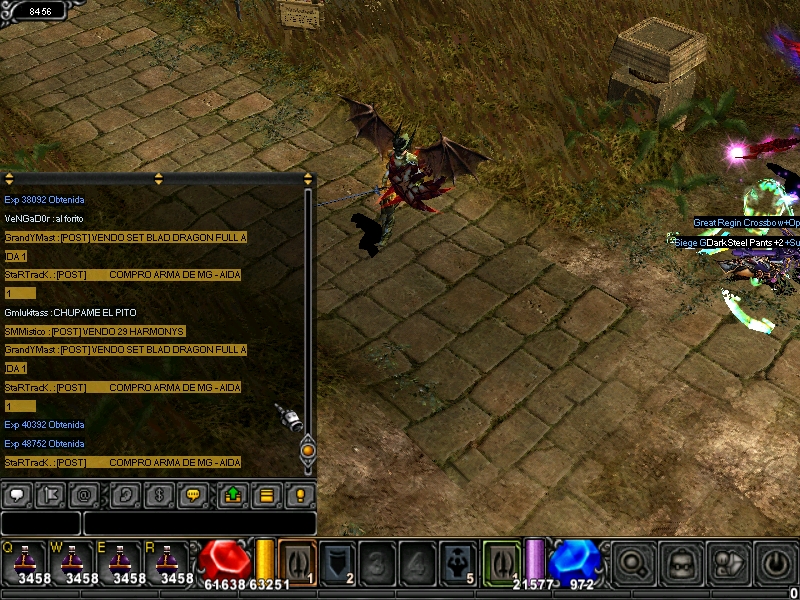800x600 pixels.
Task: Toggle the @ chat button
Action: pos(84,494)
